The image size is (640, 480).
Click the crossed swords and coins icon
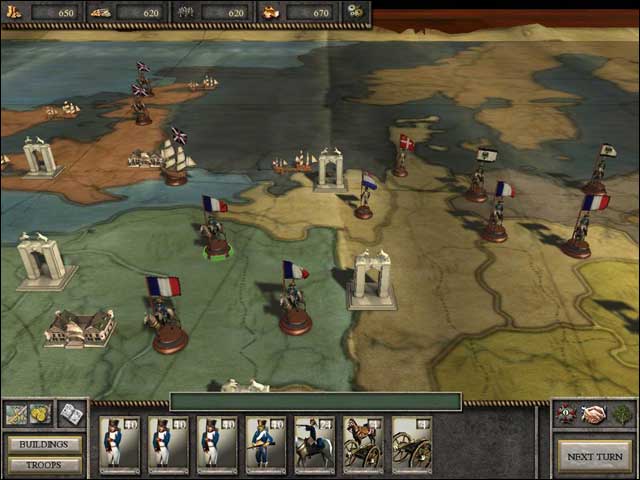click(x=28, y=413)
